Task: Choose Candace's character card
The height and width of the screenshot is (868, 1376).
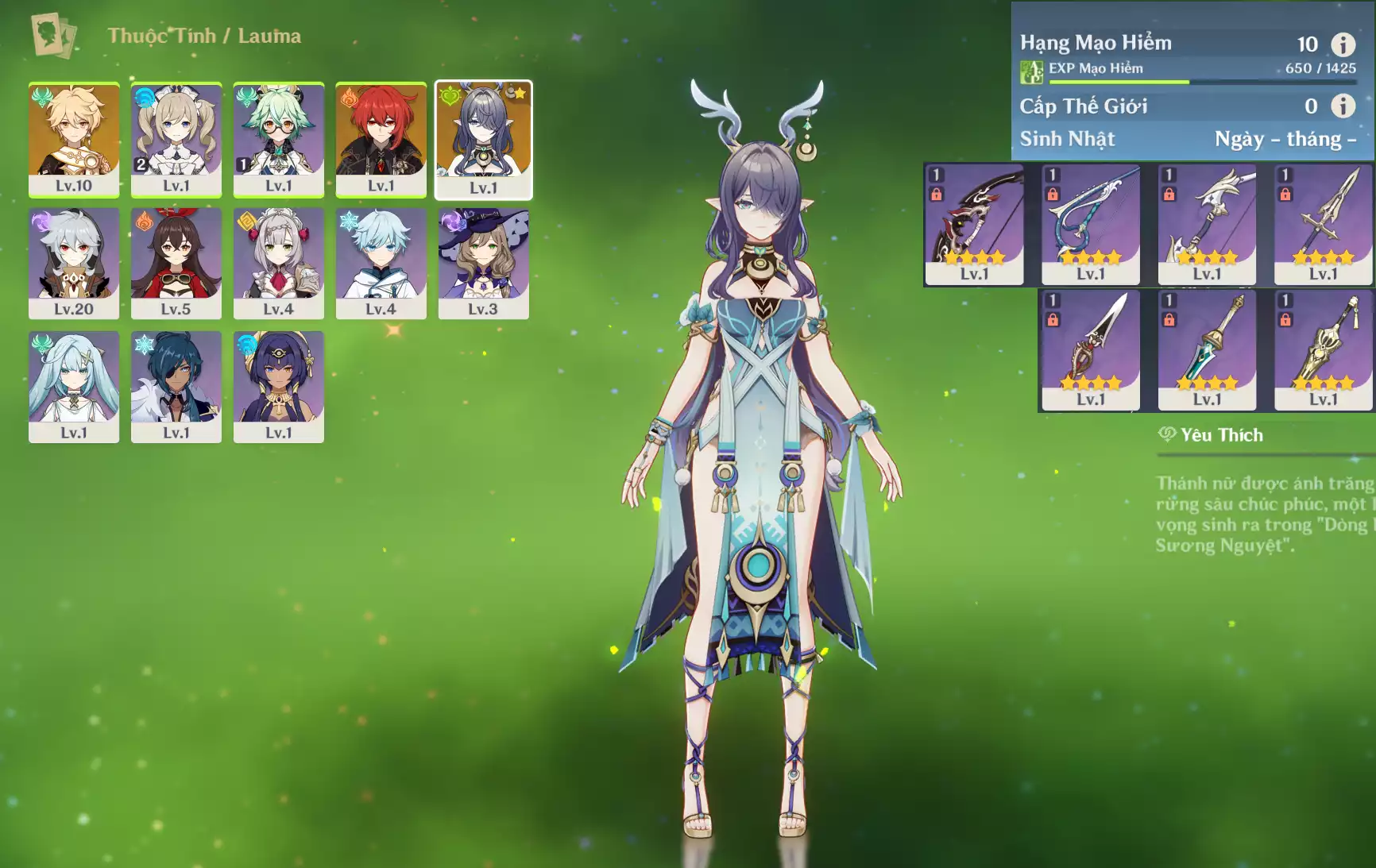Action: click(279, 387)
